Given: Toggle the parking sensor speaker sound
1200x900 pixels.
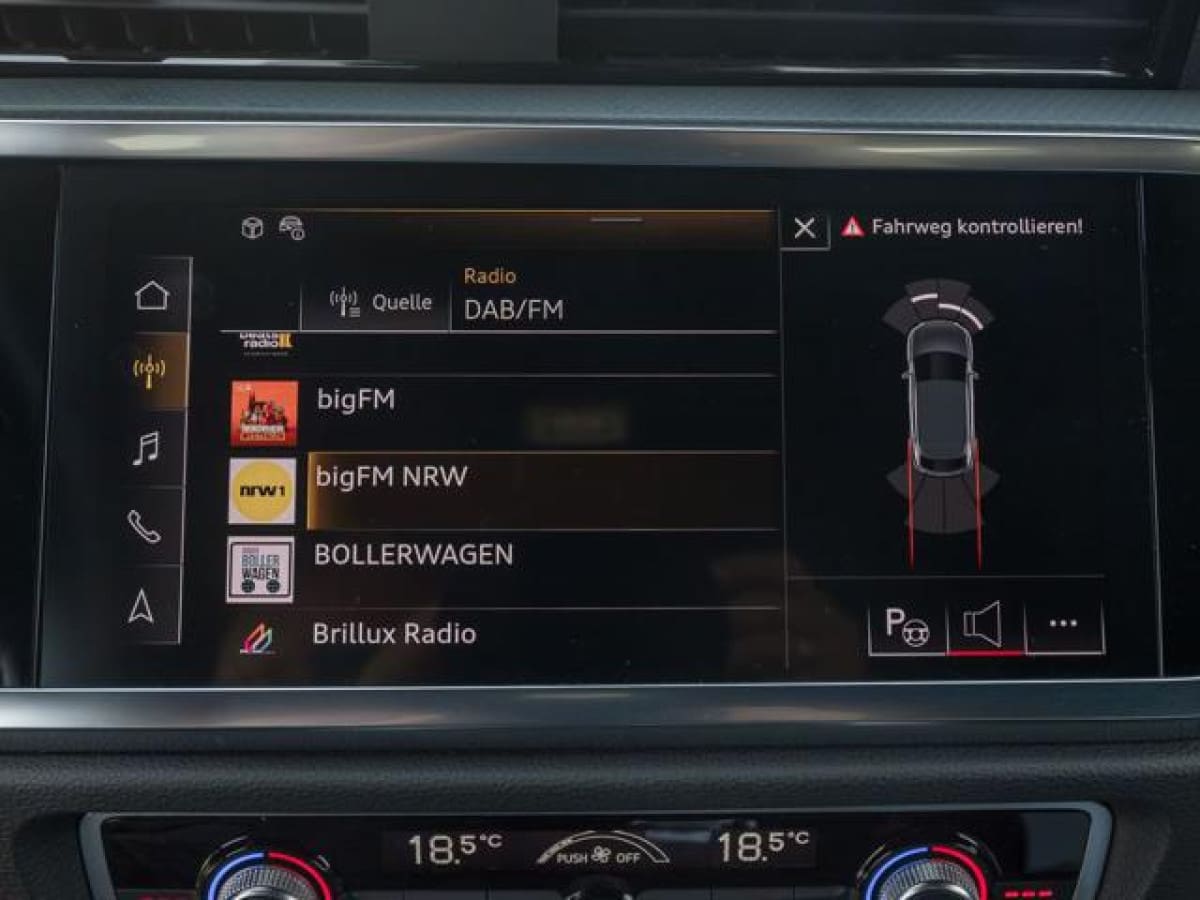Looking at the screenshot, I should (x=984, y=626).
